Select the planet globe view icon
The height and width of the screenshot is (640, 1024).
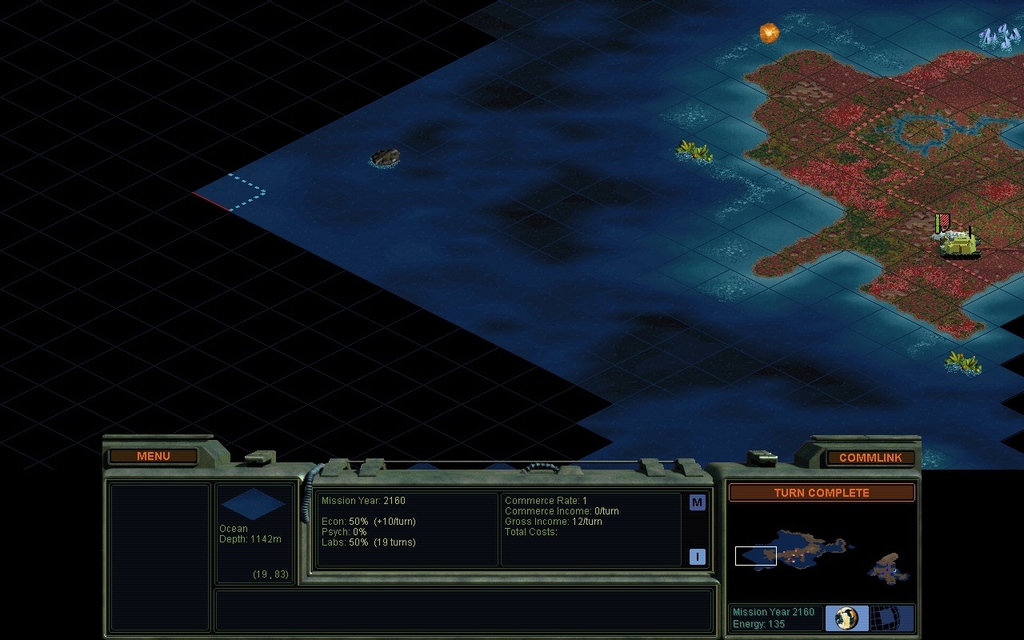pyautogui.click(x=846, y=618)
